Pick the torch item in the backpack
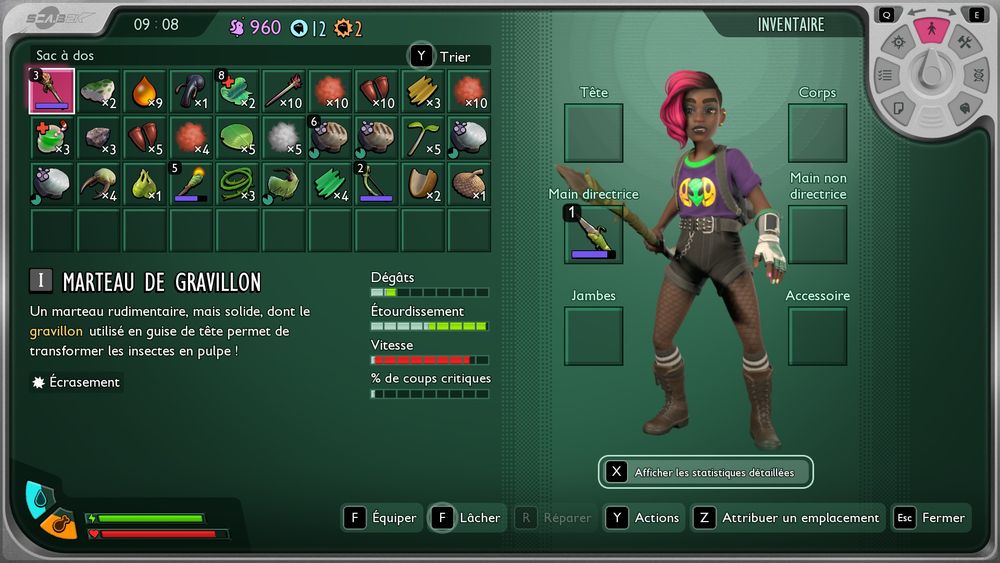The height and width of the screenshot is (563, 1000). pos(190,183)
